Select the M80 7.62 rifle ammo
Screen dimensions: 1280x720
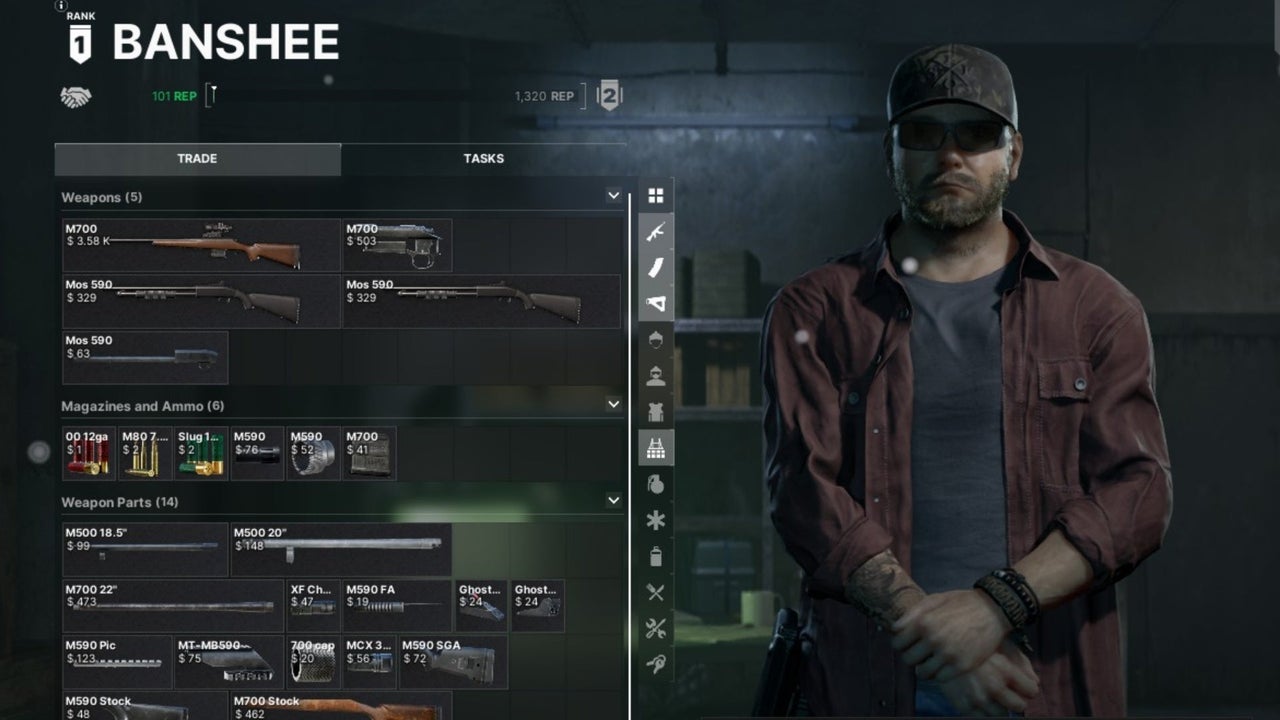point(145,454)
